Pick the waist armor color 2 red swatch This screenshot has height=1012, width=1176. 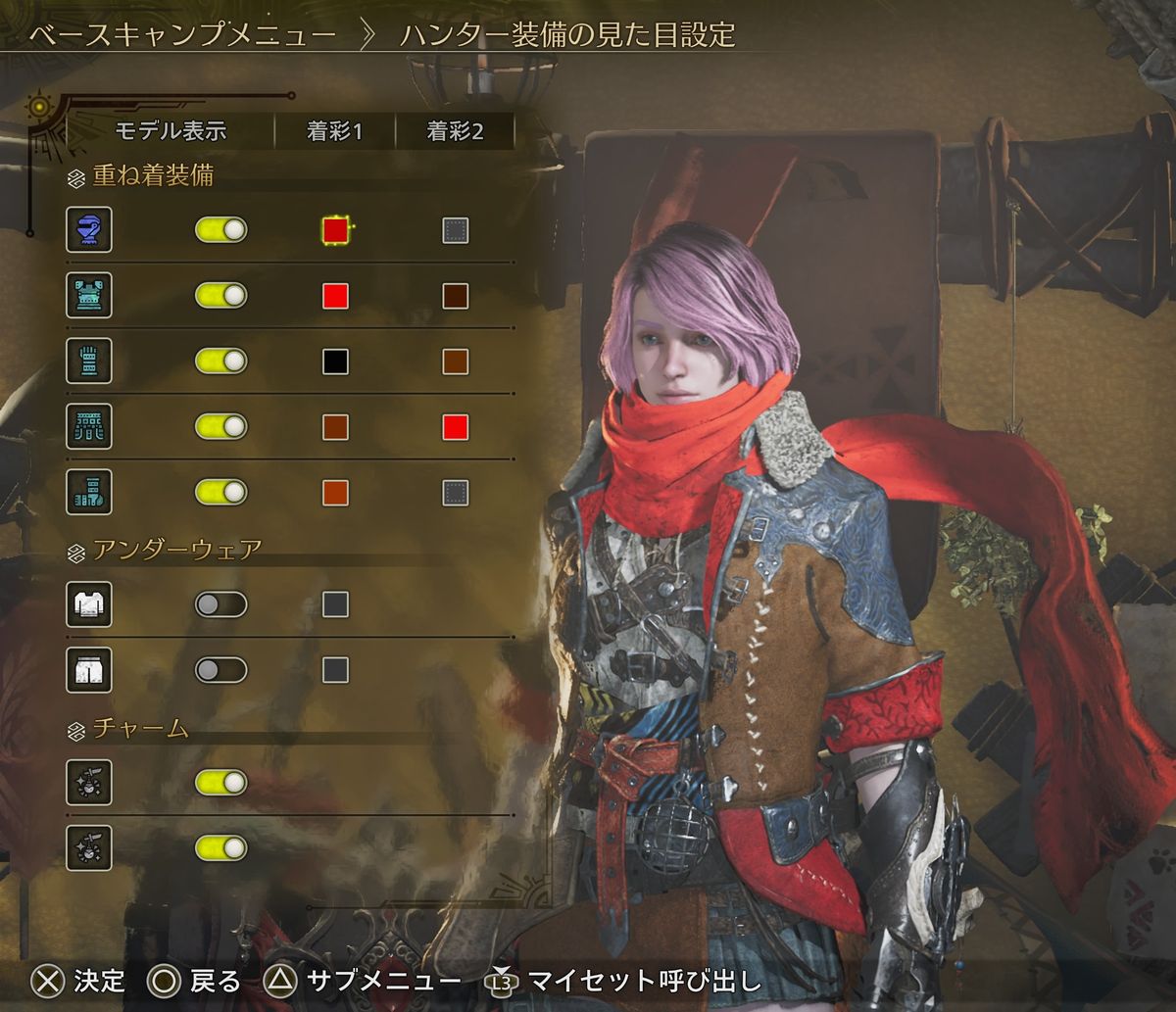coord(455,426)
